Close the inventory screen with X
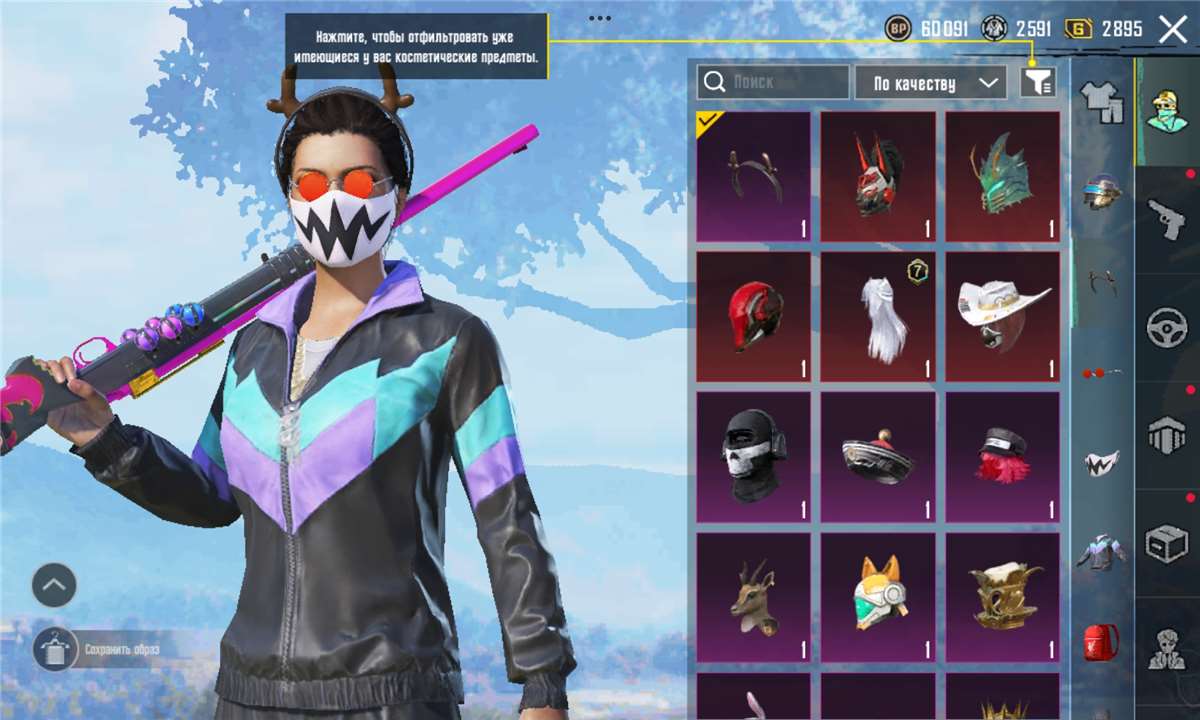The image size is (1200, 720). pos(1172,29)
